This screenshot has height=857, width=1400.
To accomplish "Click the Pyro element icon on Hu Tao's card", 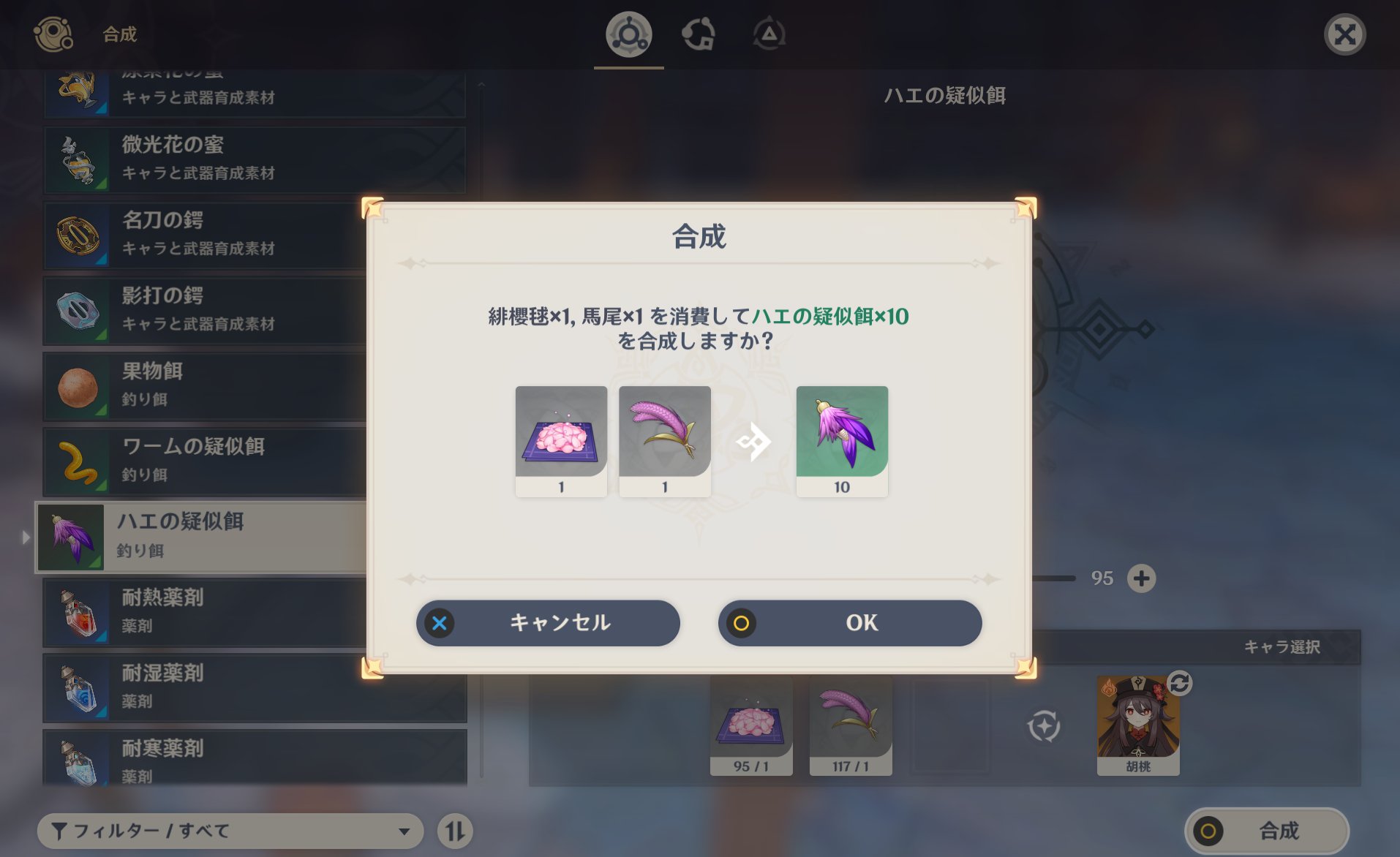I will tap(1107, 687).
